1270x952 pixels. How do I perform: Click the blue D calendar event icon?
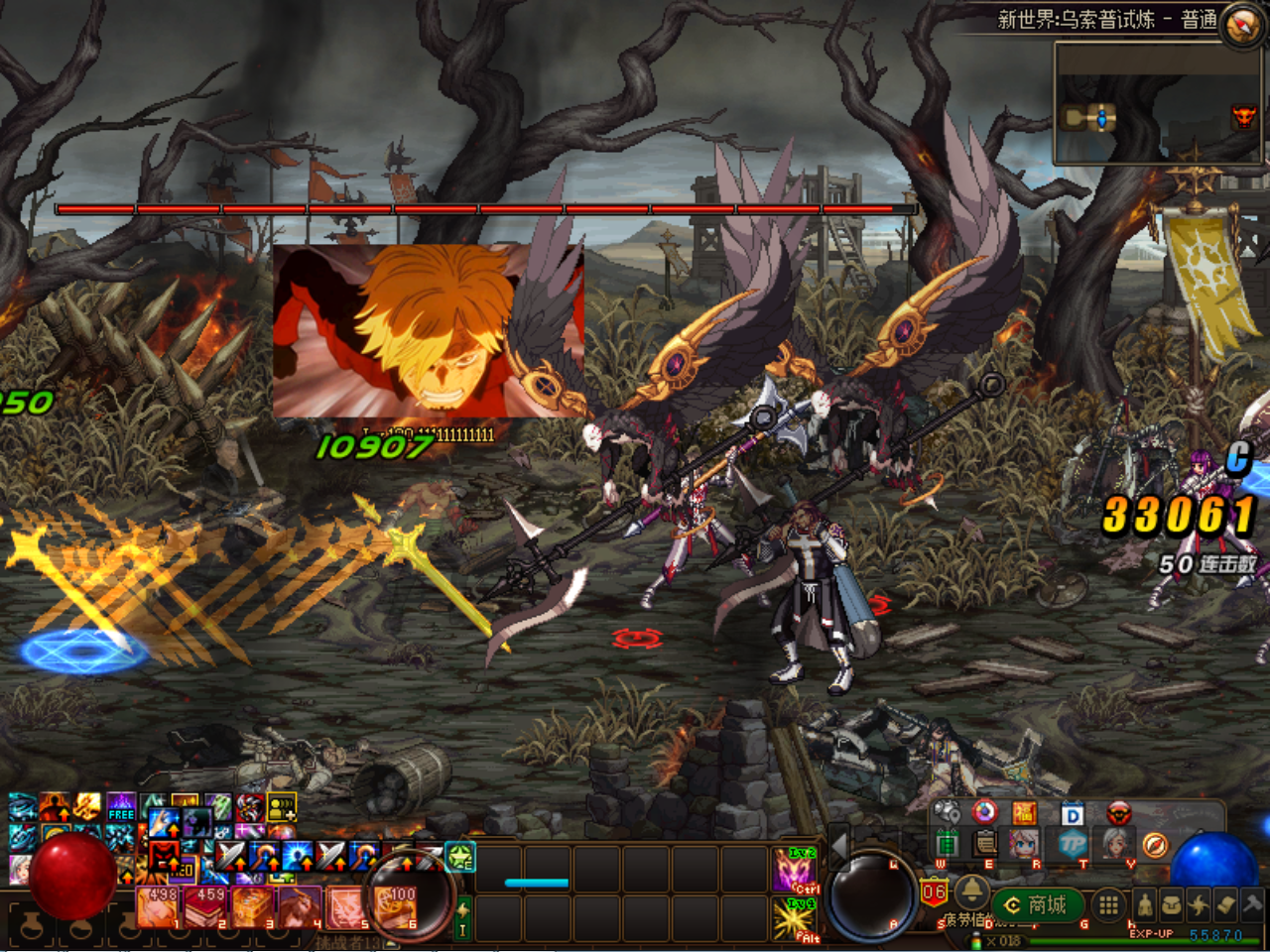(x=1072, y=812)
